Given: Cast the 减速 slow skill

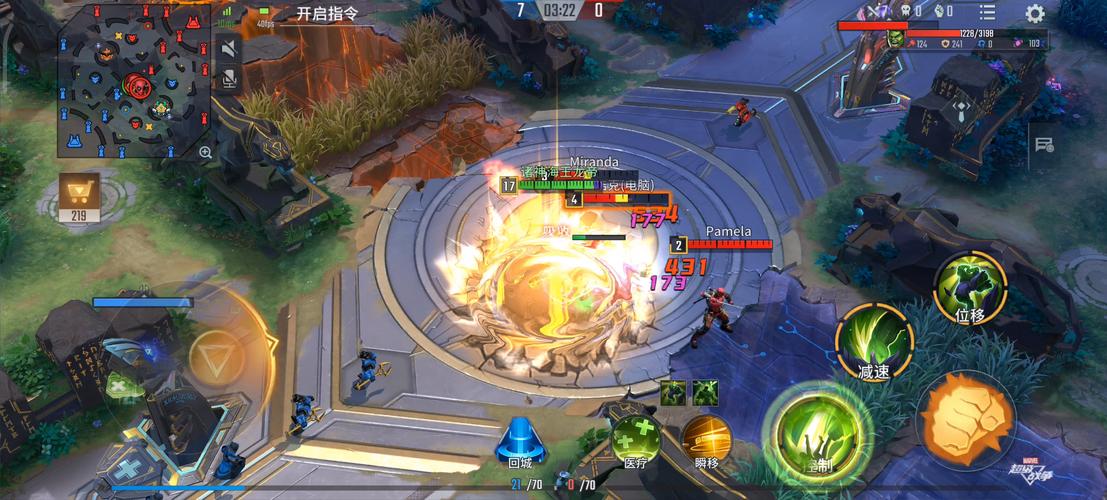Looking at the screenshot, I should pos(873,339).
